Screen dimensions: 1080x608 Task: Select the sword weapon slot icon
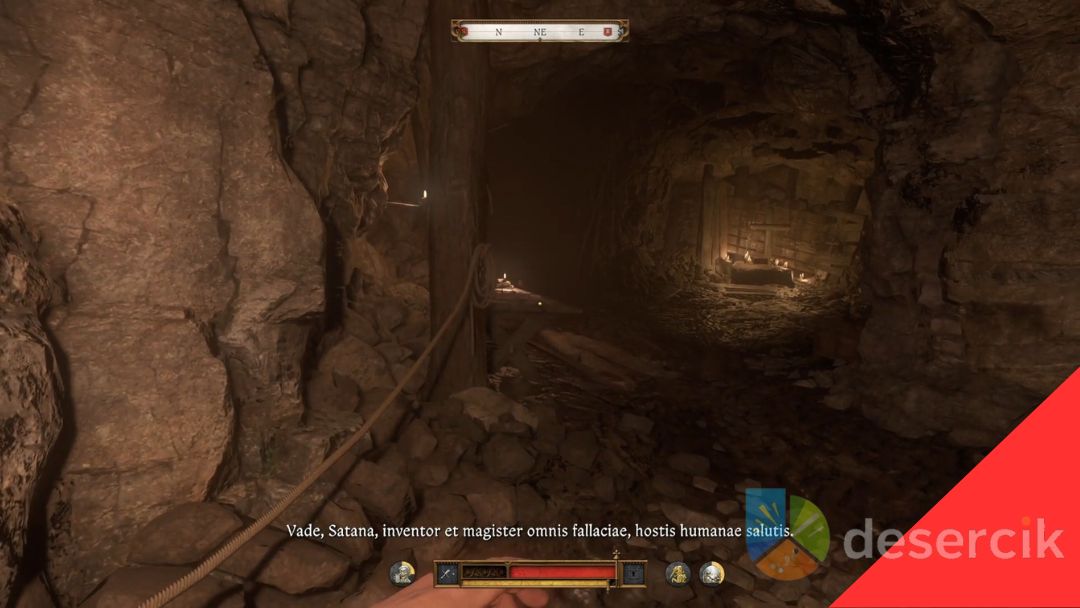[447, 573]
